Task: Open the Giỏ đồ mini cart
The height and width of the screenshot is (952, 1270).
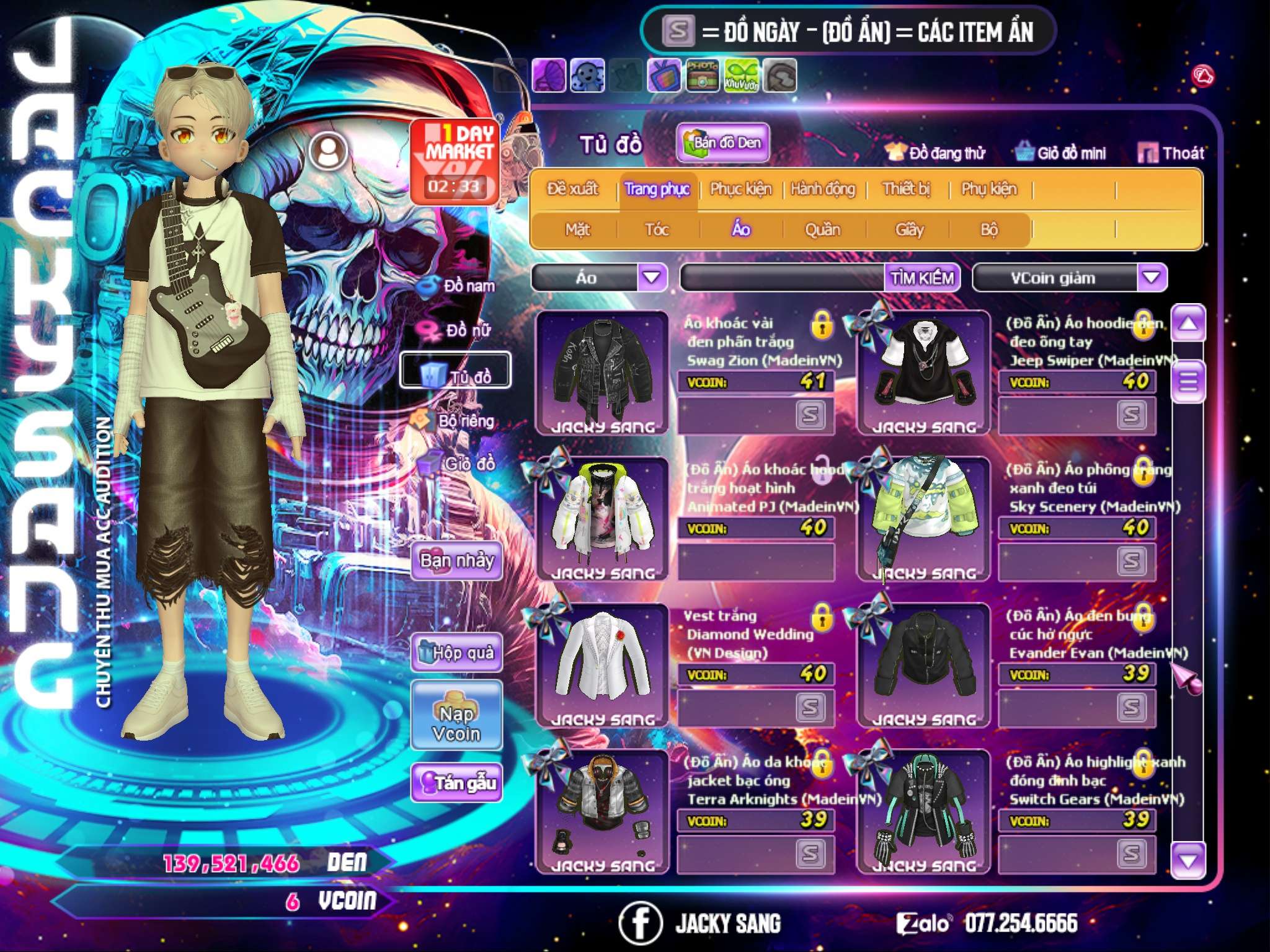Action: (x=1062, y=153)
